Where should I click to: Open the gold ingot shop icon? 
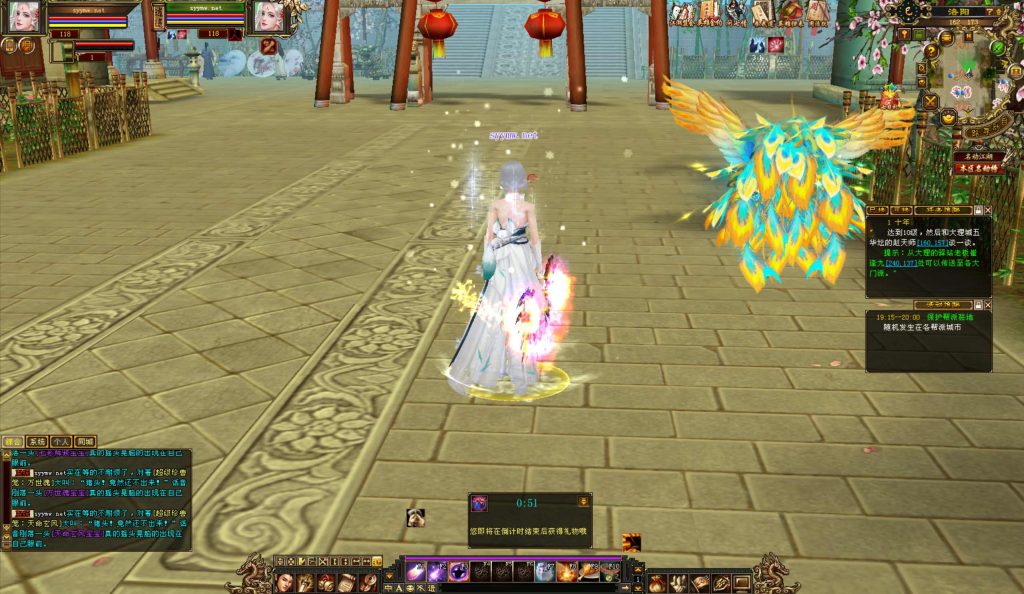click(x=948, y=117)
